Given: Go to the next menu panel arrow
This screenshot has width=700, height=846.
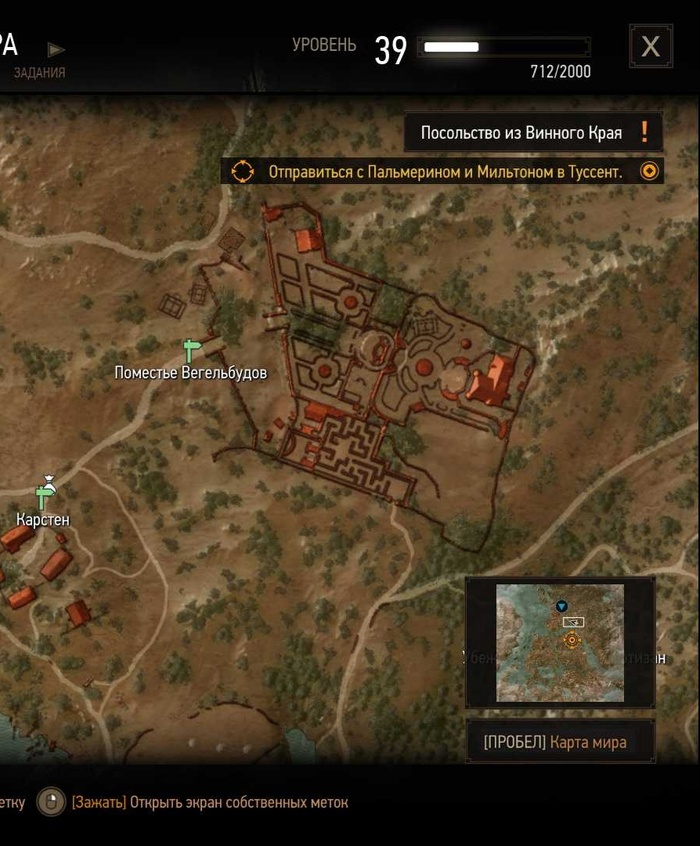Looking at the screenshot, I should pos(57,49).
